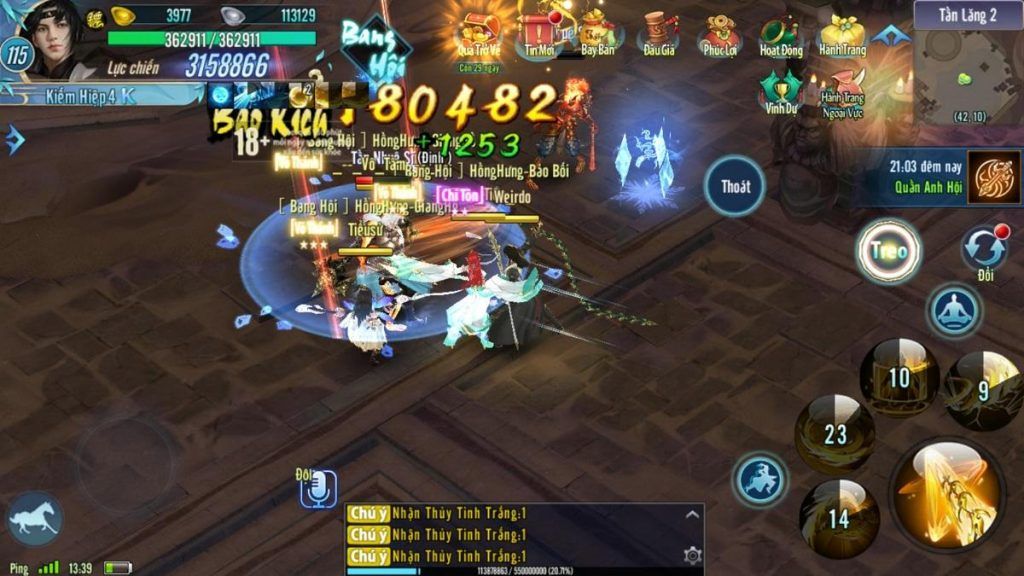Open chat settings with the gear icon
The height and width of the screenshot is (576, 1024).
click(692, 556)
